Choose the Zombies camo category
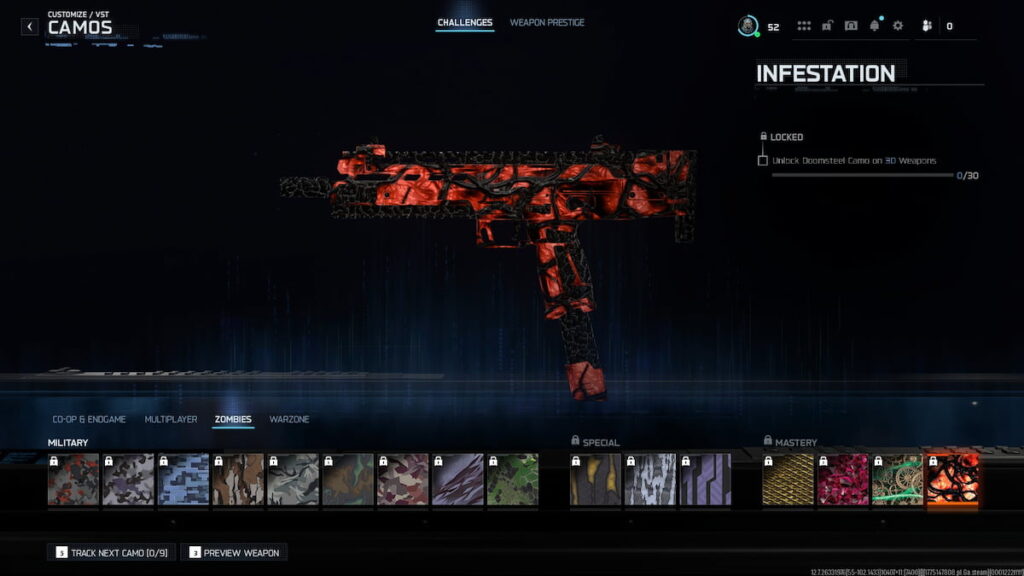 coord(233,419)
